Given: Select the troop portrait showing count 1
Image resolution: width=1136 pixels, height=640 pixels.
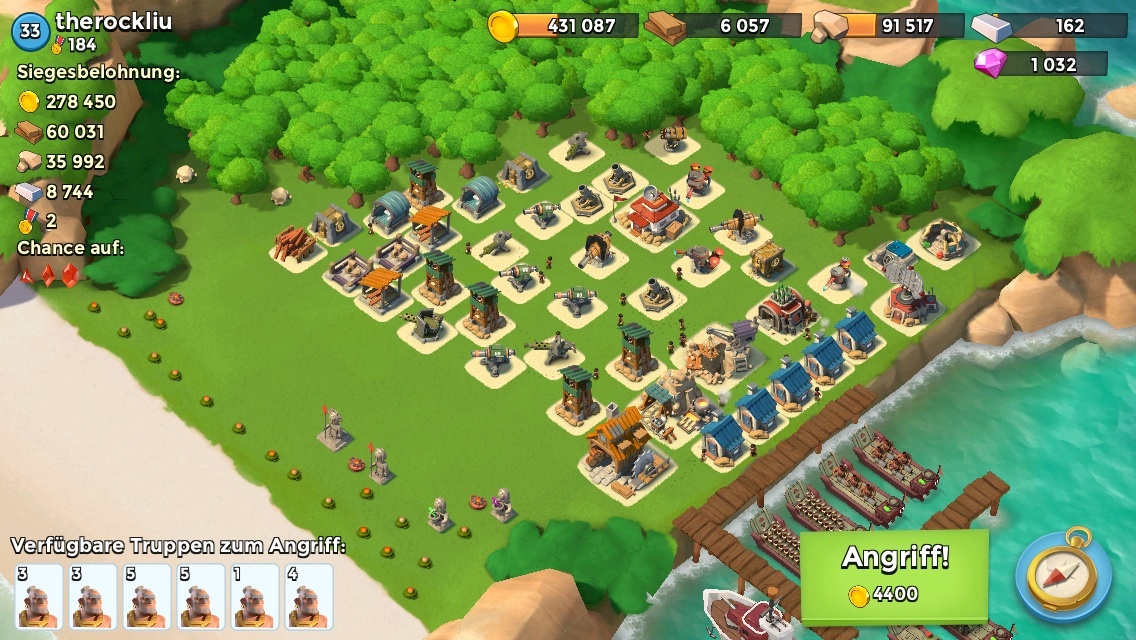Looking at the screenshot, I should (x=255, y=596).
